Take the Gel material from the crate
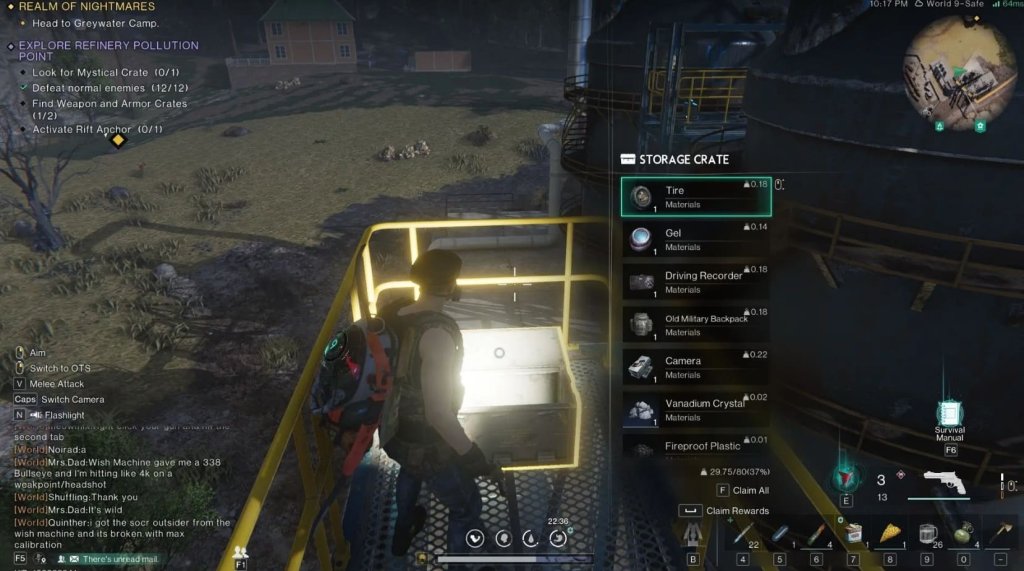The height and width of the screenshot is (571, 1024). 696,240
